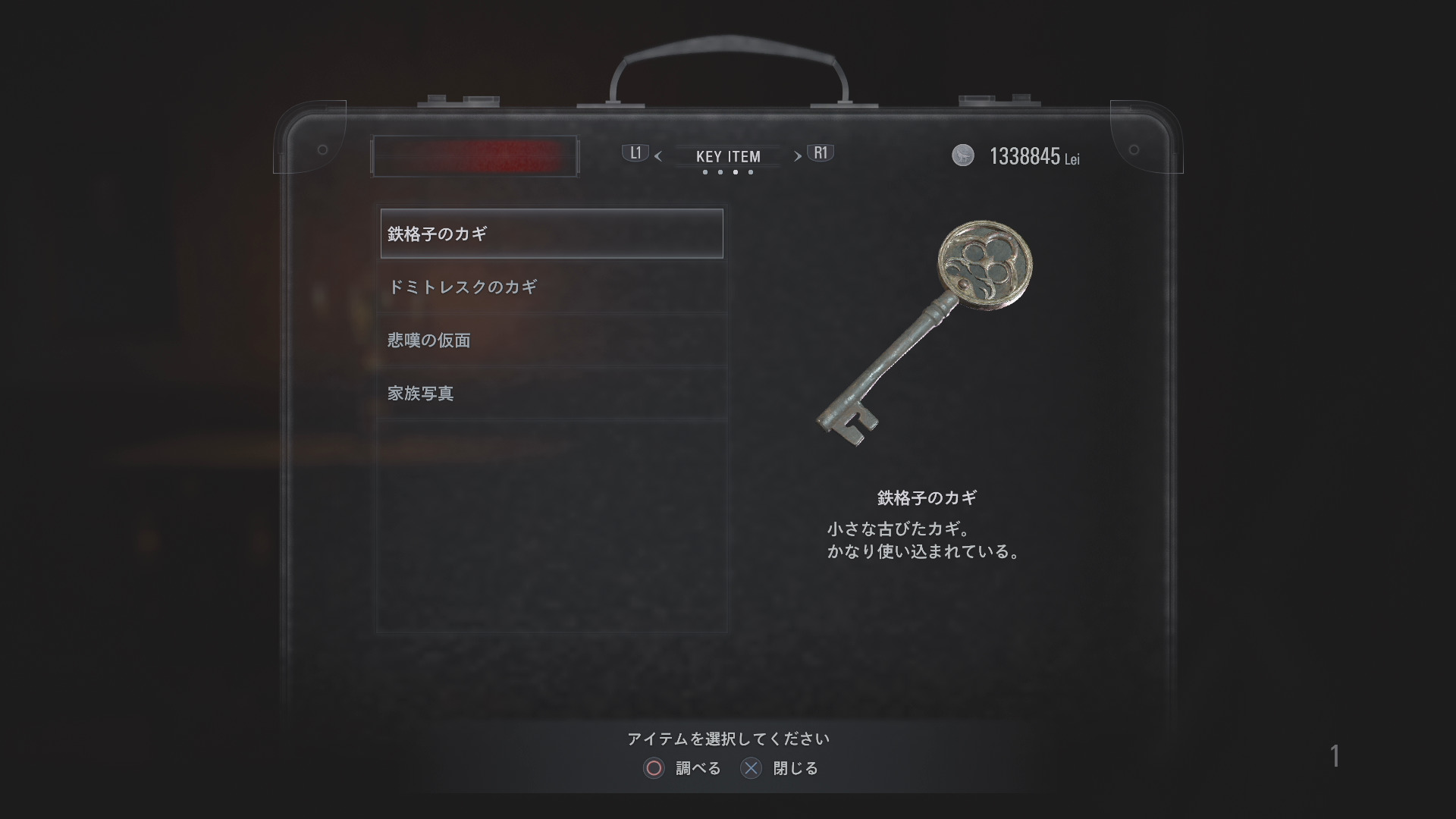
Task: Select the 鉄格子のカギ list entry
Action: click(x=551, y=234)
